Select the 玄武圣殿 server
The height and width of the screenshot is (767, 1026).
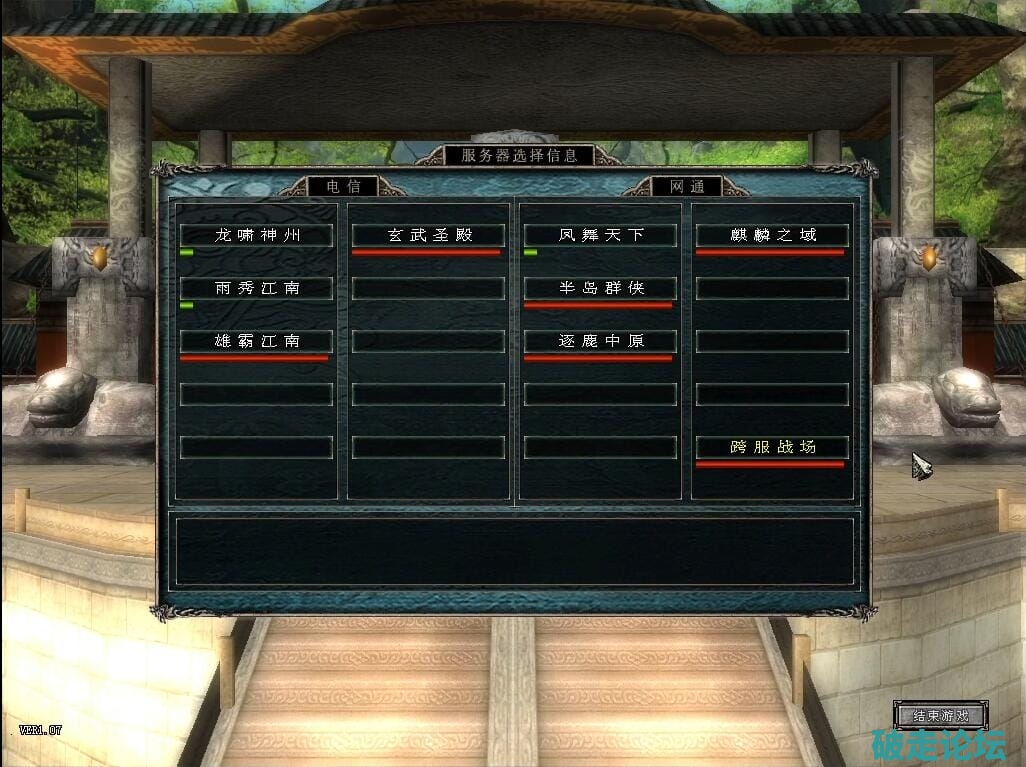pyautogui.click(x=429, y=235)
